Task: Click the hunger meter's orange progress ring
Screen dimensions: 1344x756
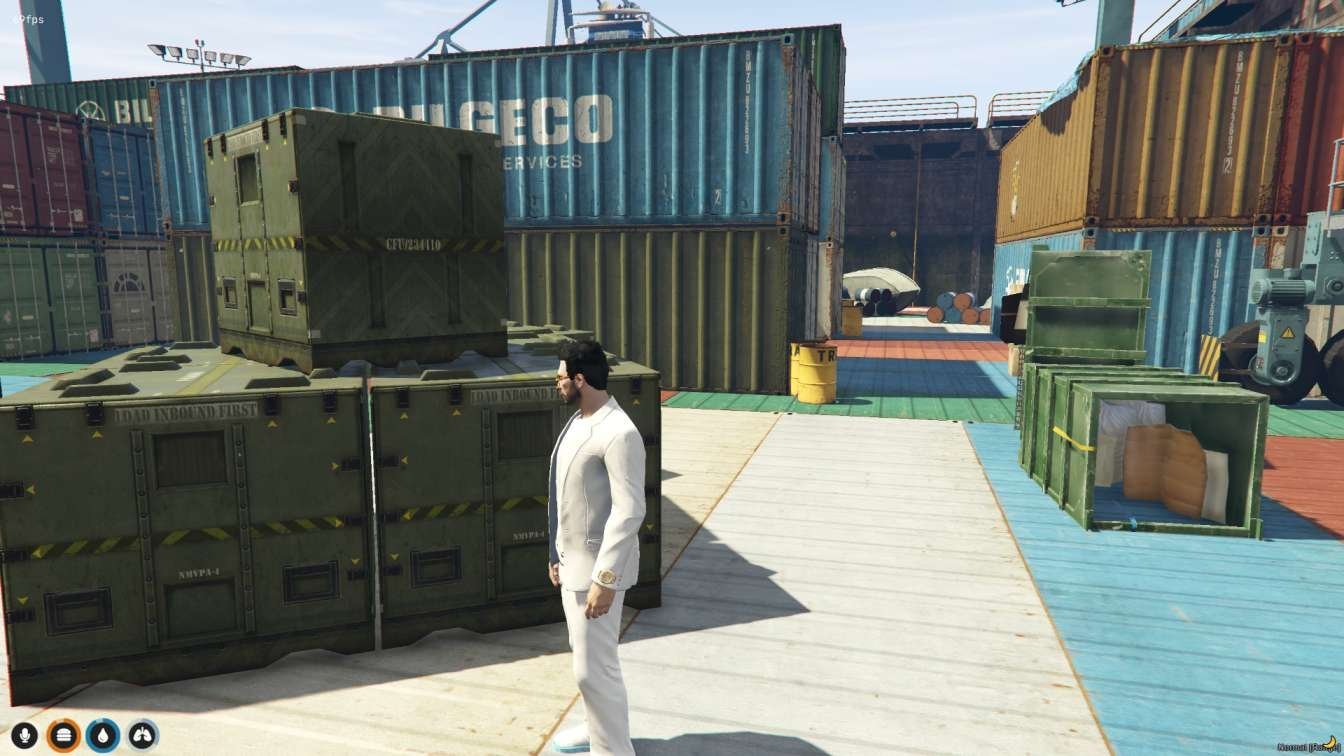Action: click(64, 718)
